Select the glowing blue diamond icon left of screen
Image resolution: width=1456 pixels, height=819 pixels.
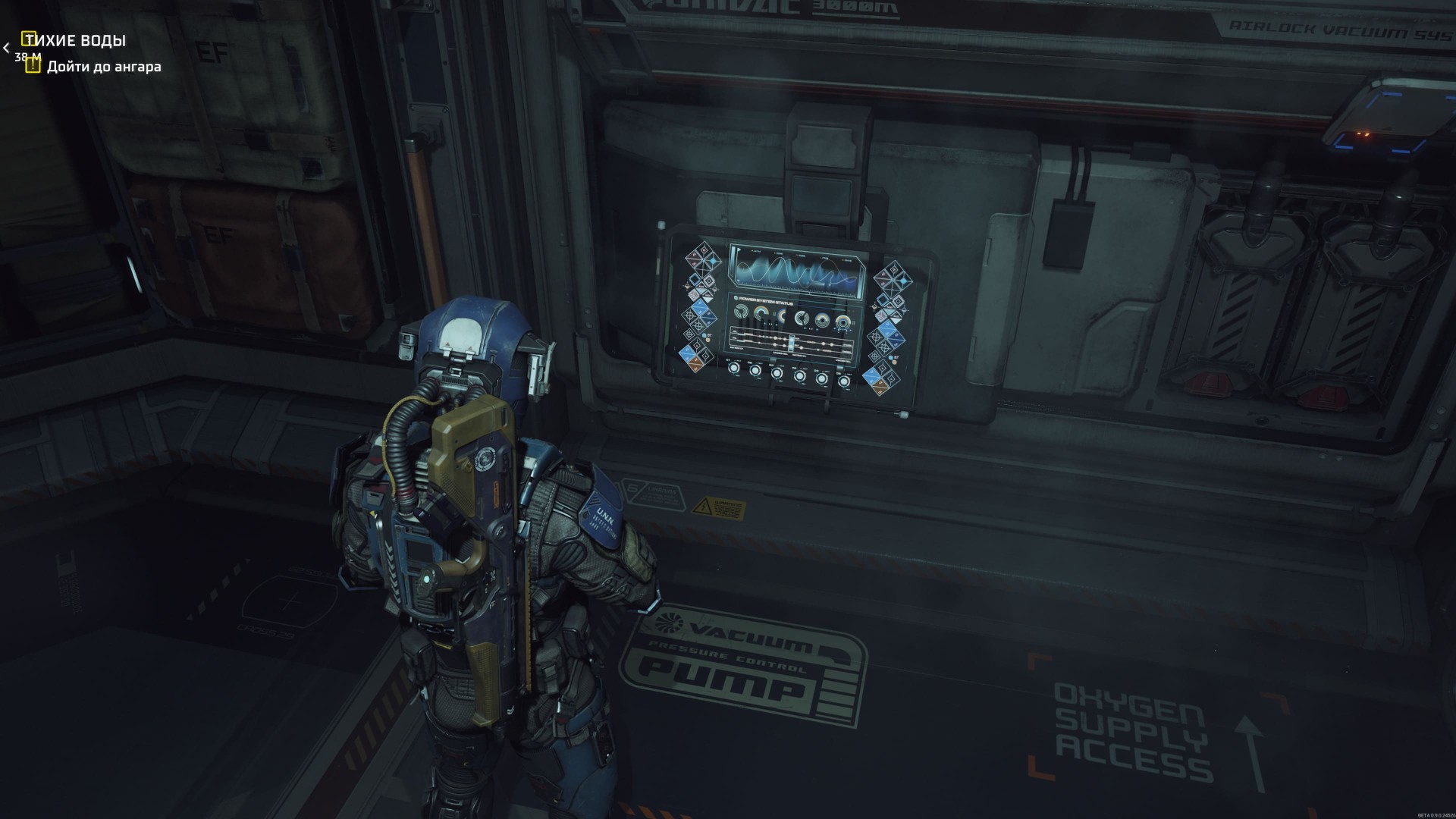(712, 261)
